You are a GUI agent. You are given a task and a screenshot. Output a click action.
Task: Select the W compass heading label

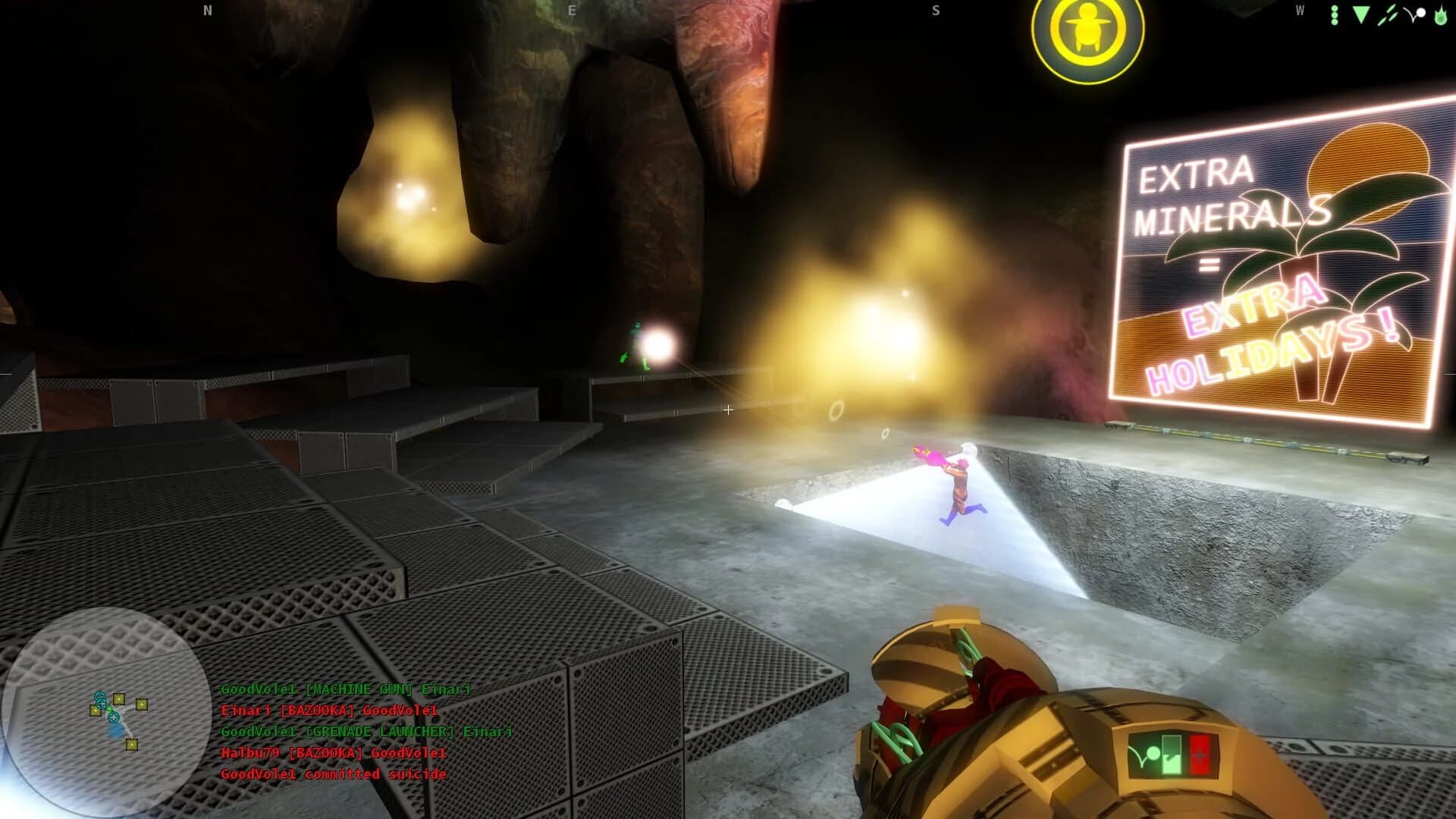click(1300, 11)
